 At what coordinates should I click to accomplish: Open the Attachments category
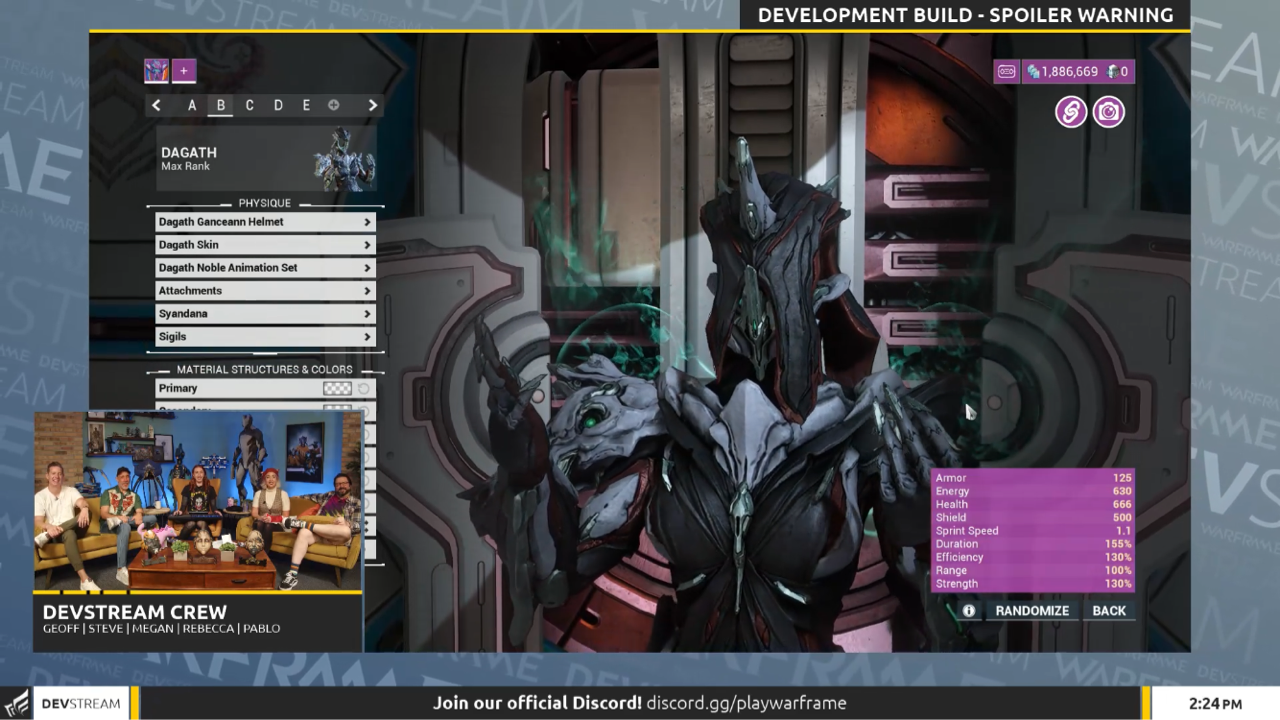coord(264,290)
